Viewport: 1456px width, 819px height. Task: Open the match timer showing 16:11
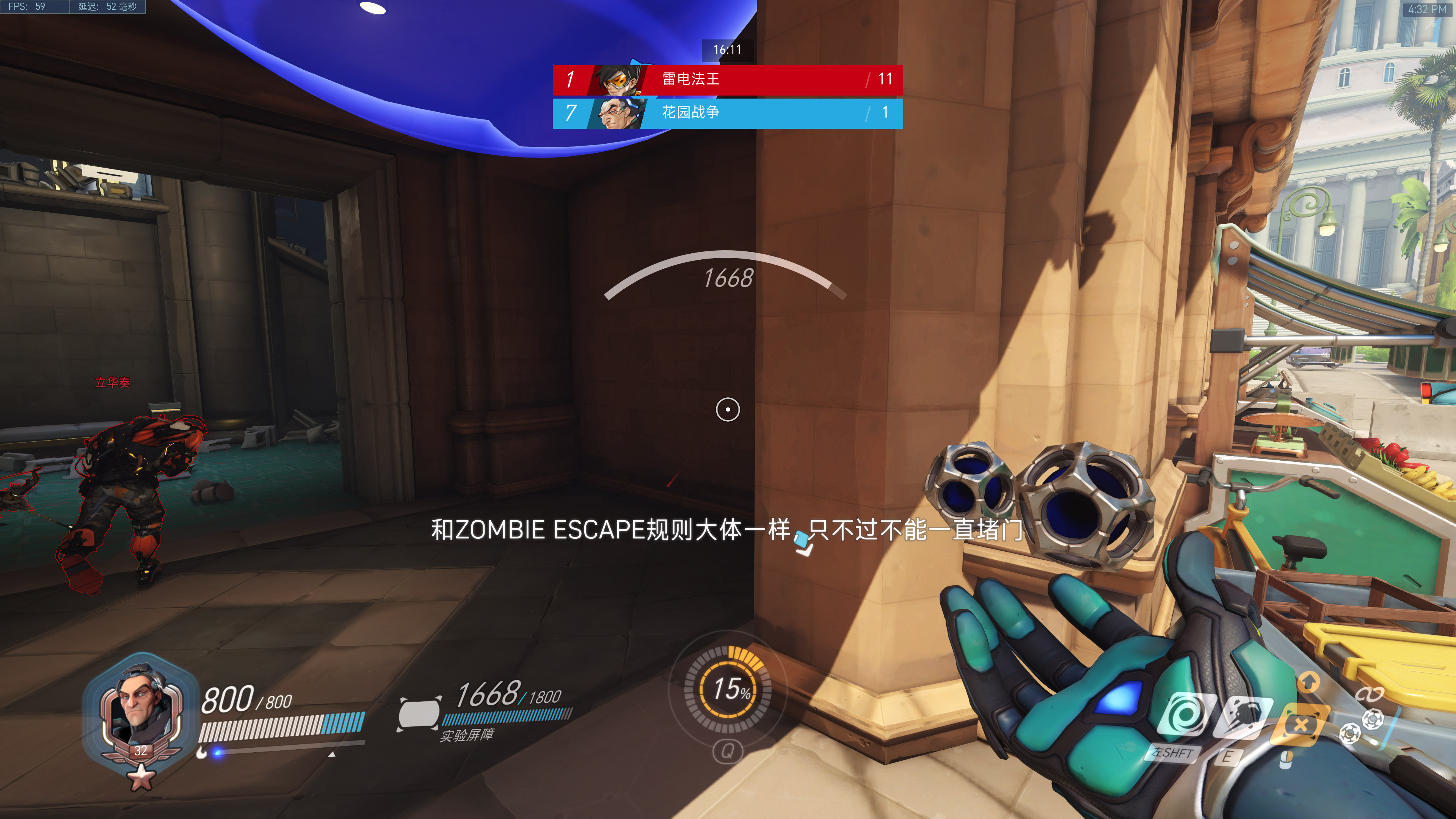coord(728,50)
